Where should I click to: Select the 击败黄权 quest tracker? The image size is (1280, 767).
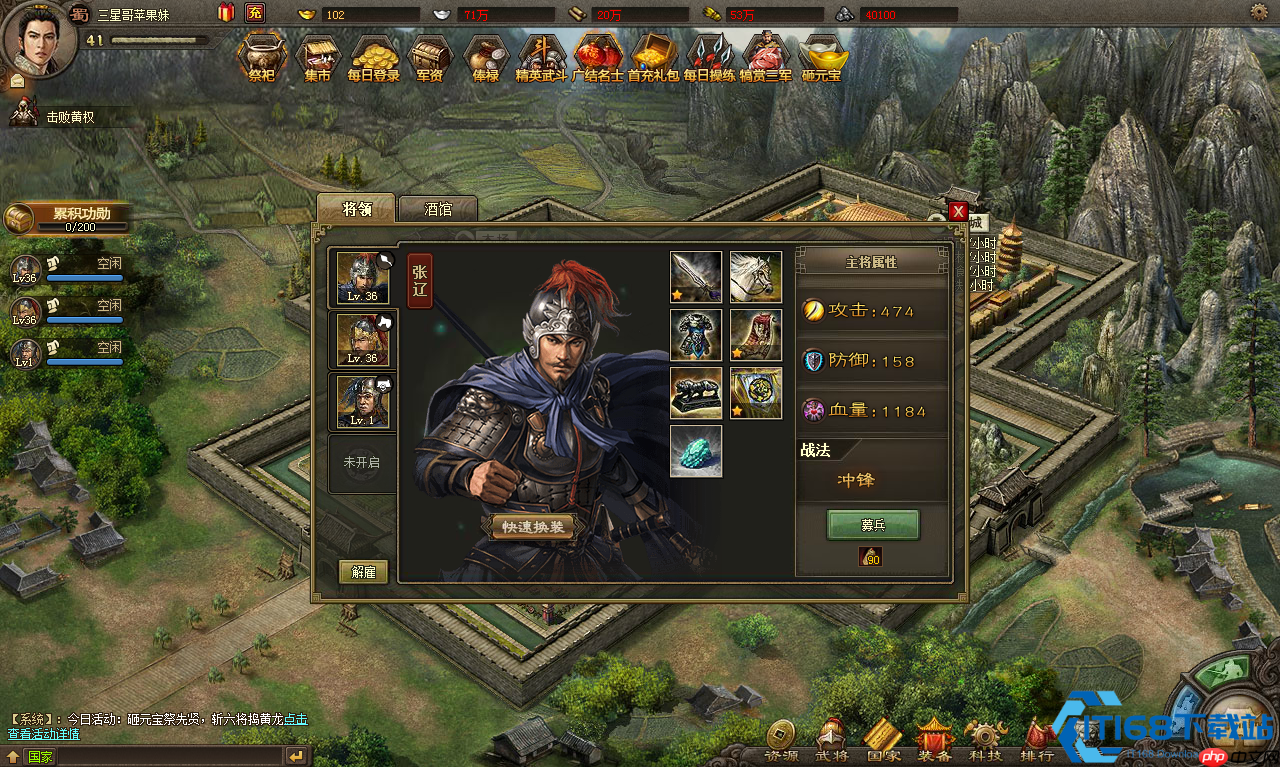[x=68, y=117]
